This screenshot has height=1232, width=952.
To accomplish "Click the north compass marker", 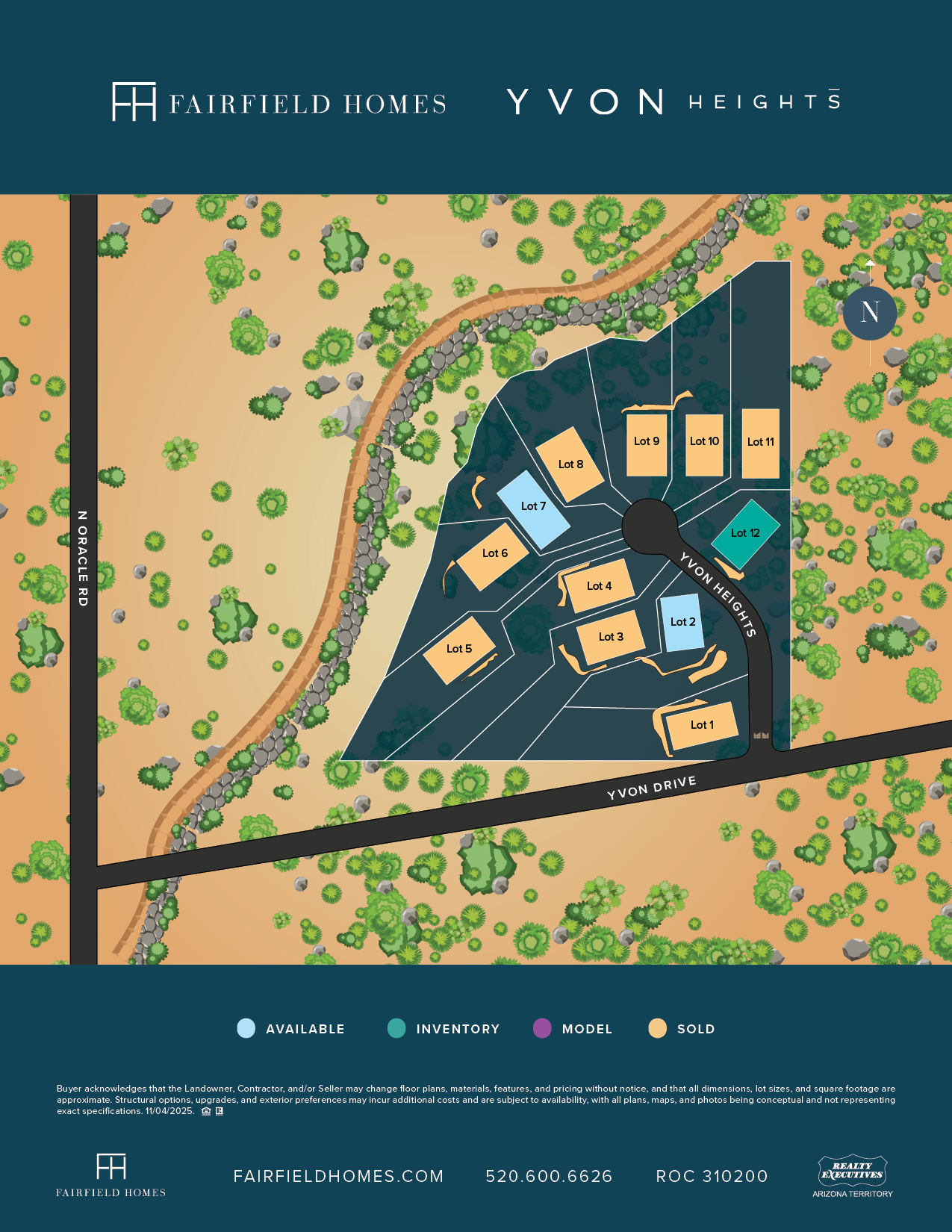I will (x=870, y=313).
